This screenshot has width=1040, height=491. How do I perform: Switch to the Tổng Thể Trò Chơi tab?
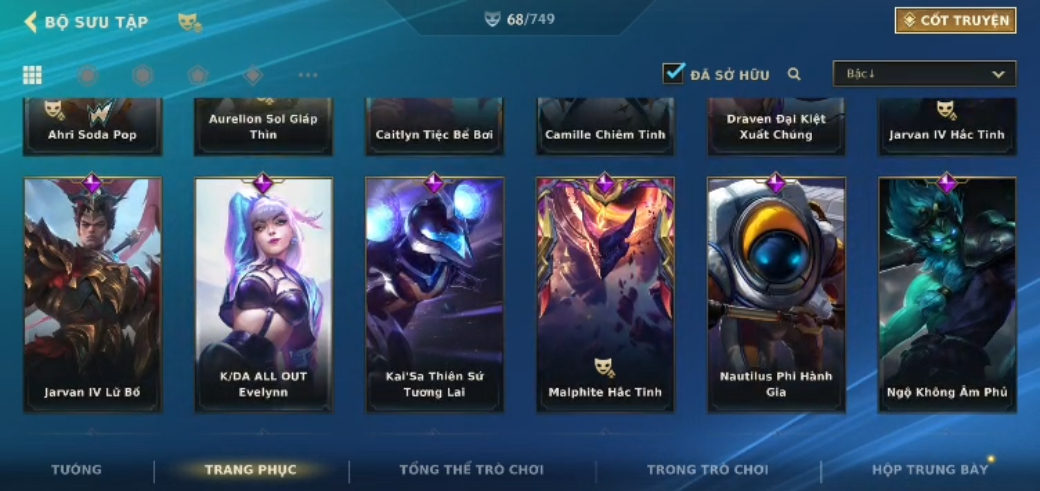click(x=471, y=469)
